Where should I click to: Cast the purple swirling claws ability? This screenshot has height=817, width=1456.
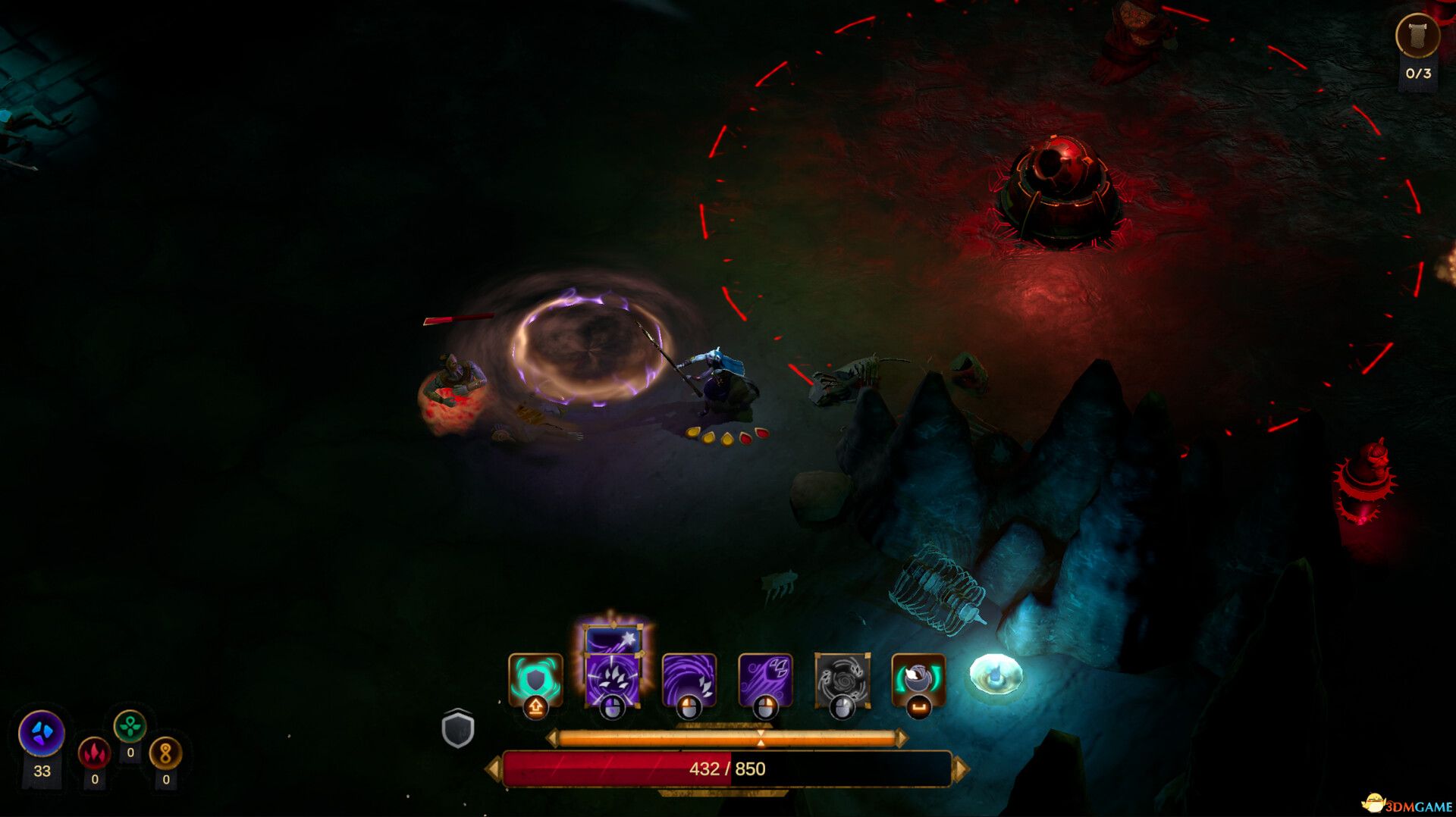(689, 679)
